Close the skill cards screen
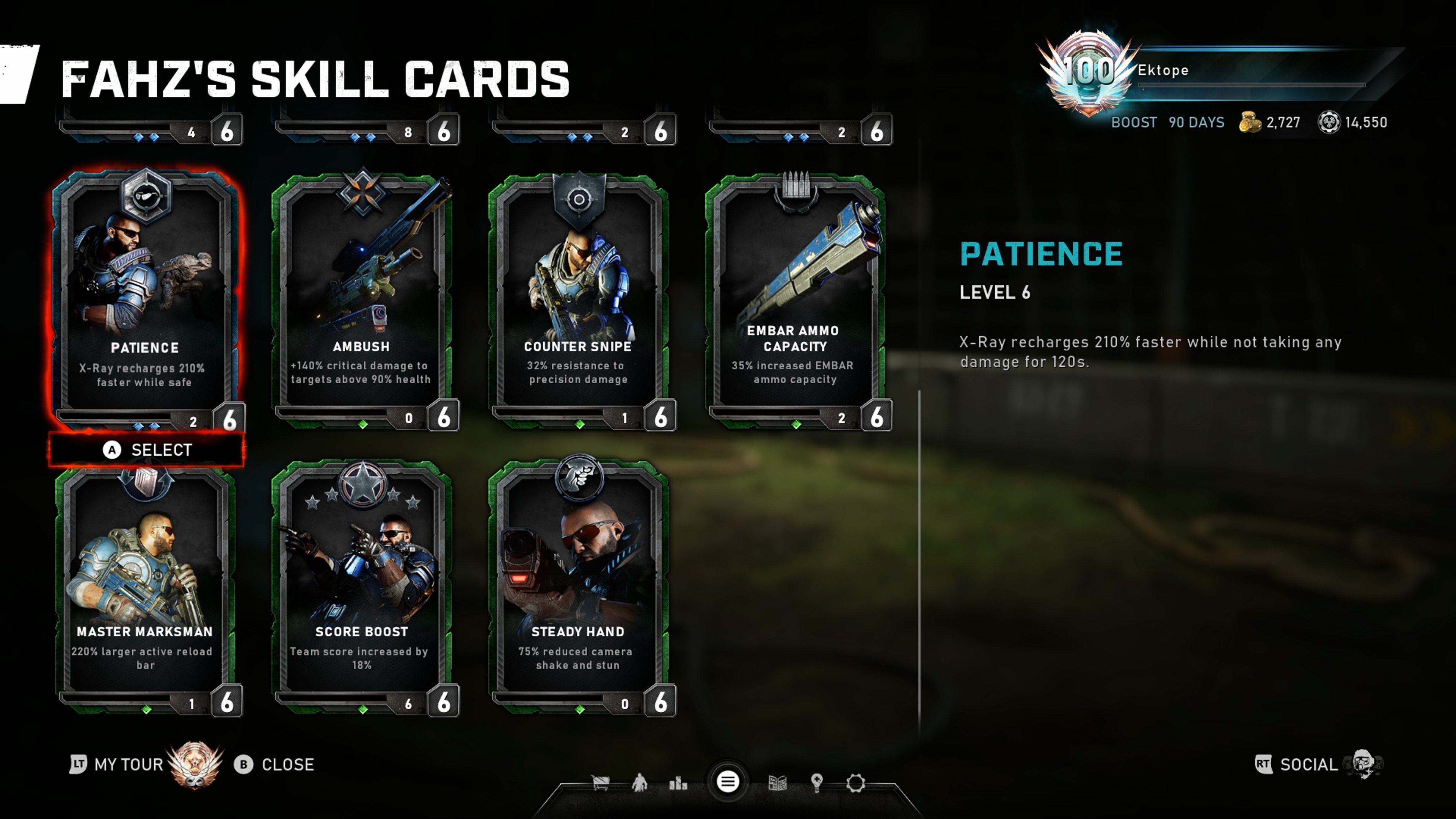 (275, 765)
